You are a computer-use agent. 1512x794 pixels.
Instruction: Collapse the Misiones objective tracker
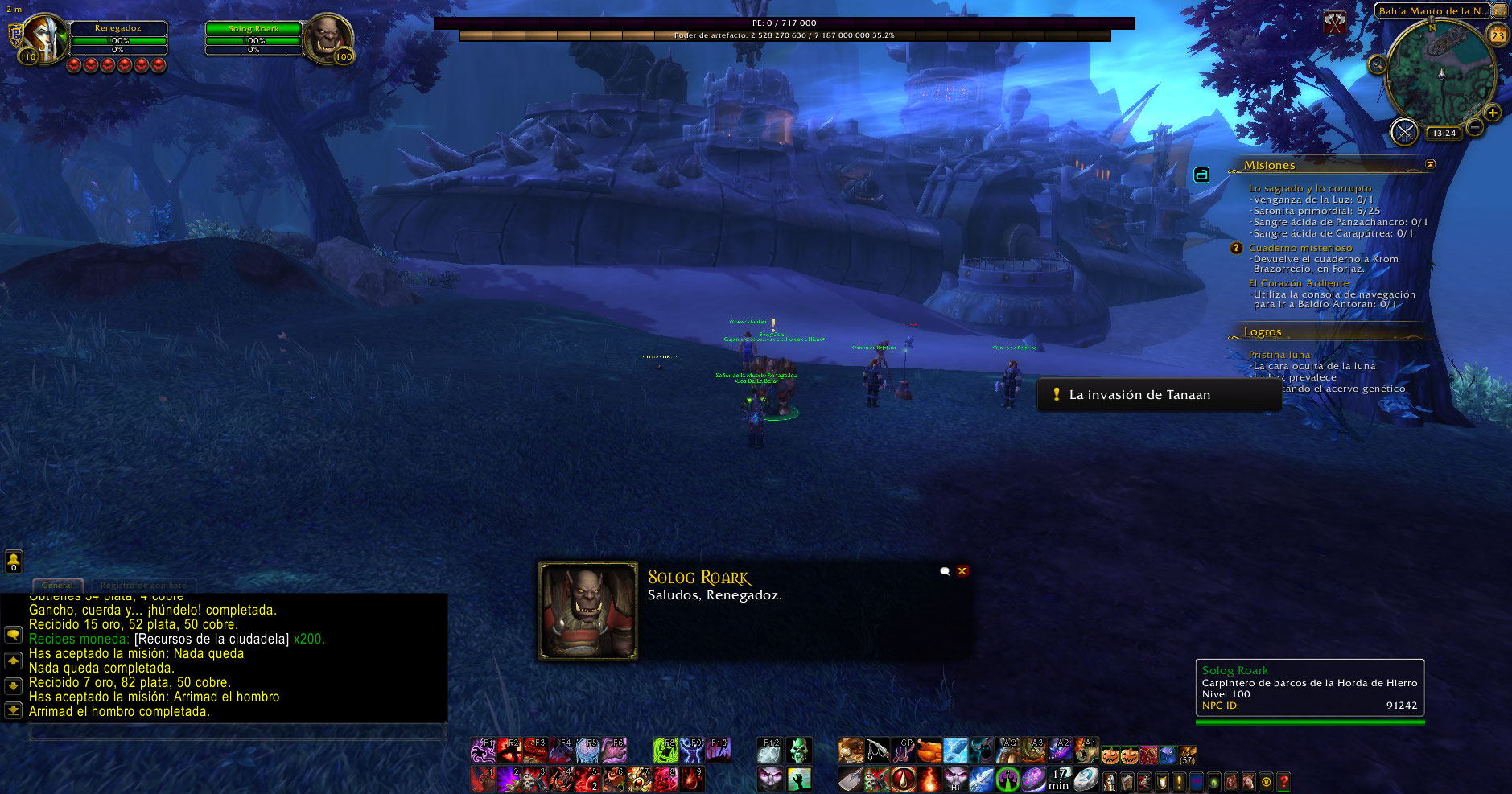1430,164
